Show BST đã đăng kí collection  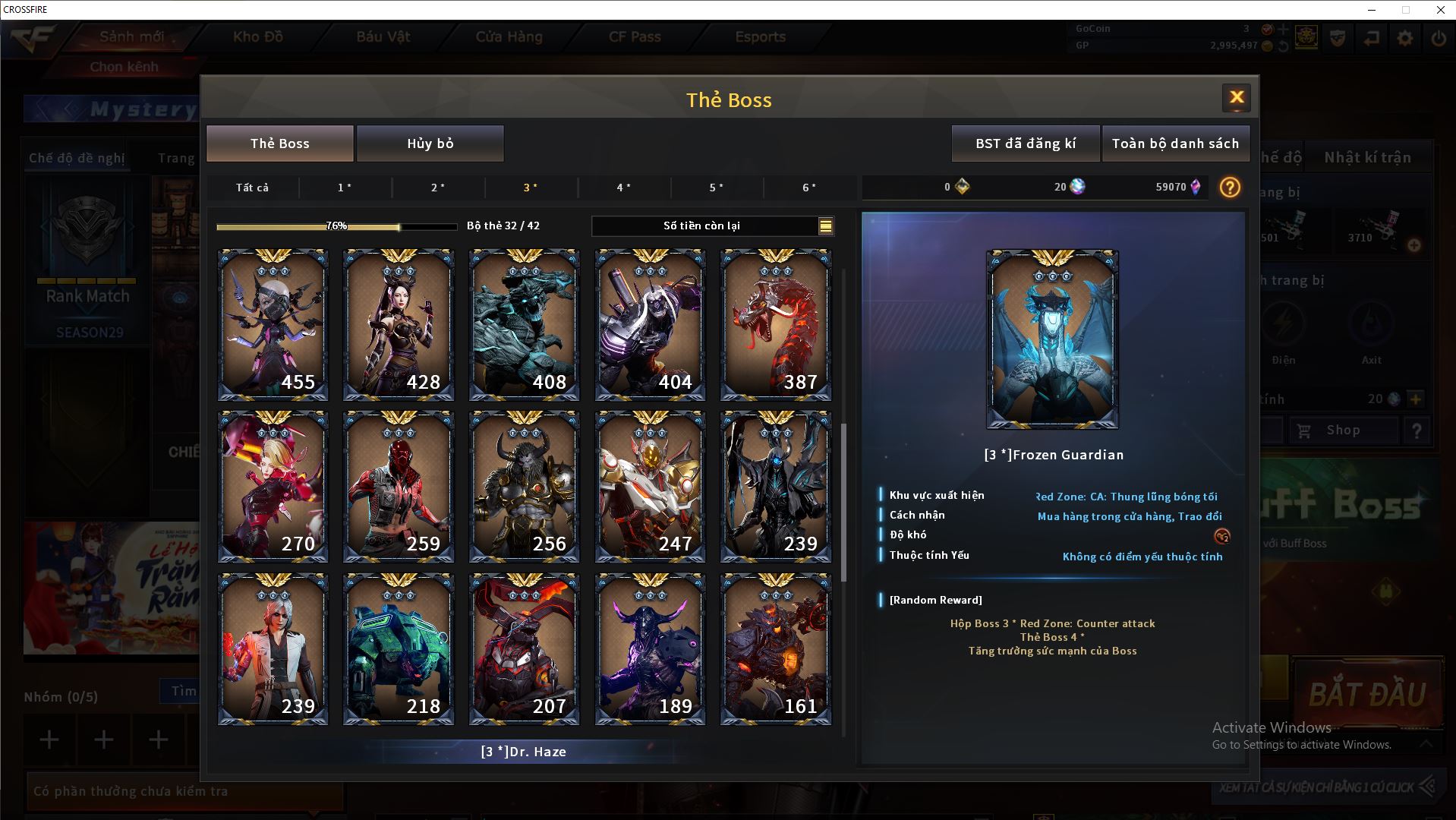click(1025, 143)
